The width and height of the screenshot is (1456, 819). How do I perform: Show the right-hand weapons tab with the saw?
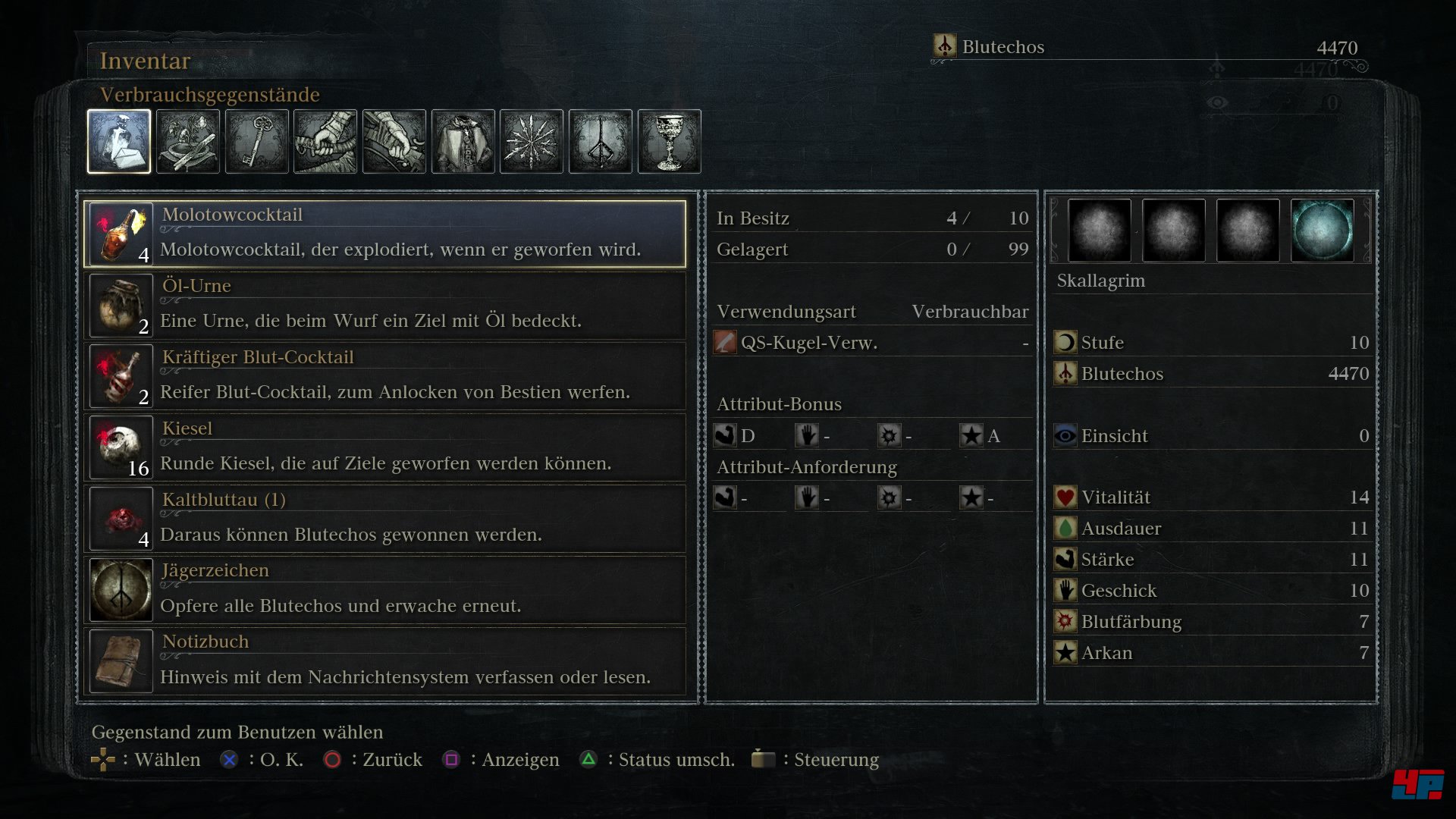coord(325,142)
